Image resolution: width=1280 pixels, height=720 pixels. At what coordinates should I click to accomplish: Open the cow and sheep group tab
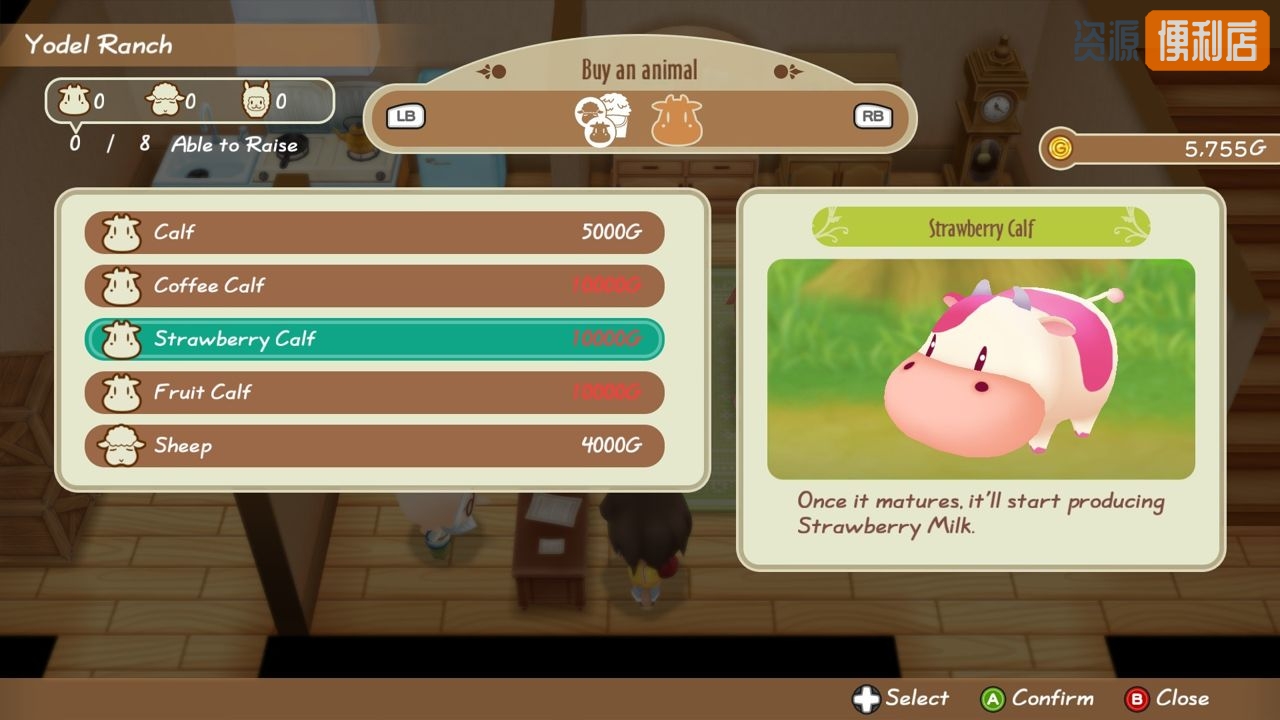(603, 120)
